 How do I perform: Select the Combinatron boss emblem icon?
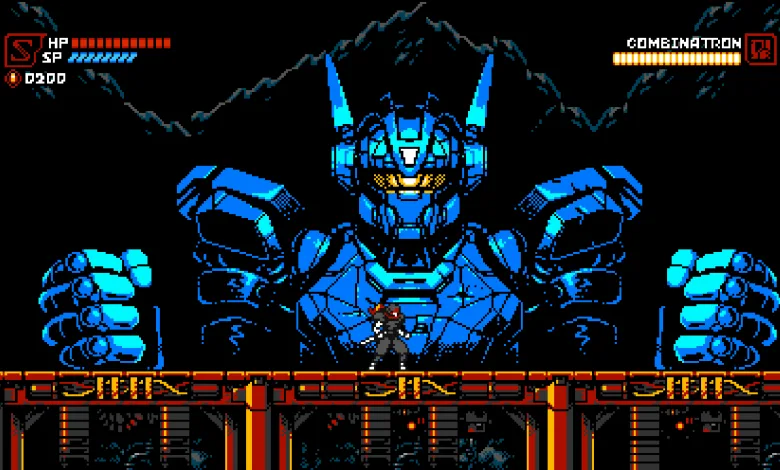(x=757, y=49)
